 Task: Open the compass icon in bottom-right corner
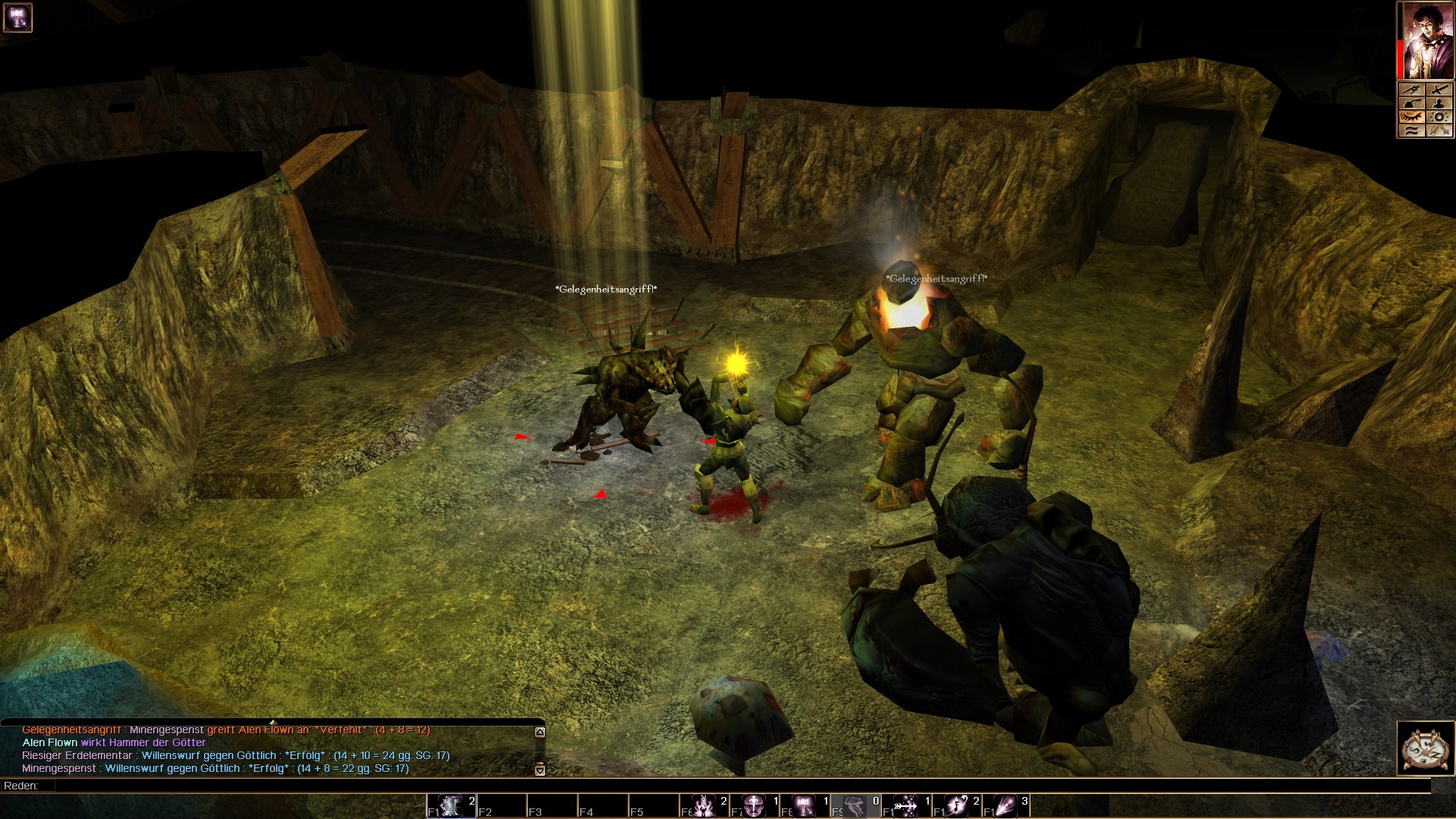(1425, 748)
